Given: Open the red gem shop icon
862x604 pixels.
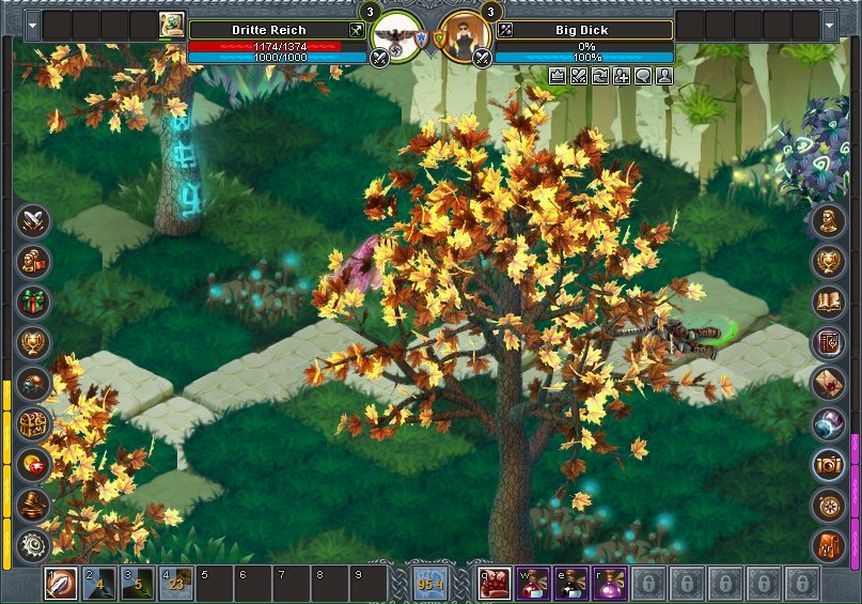Looking at the screenshot, I should [34, 463].
